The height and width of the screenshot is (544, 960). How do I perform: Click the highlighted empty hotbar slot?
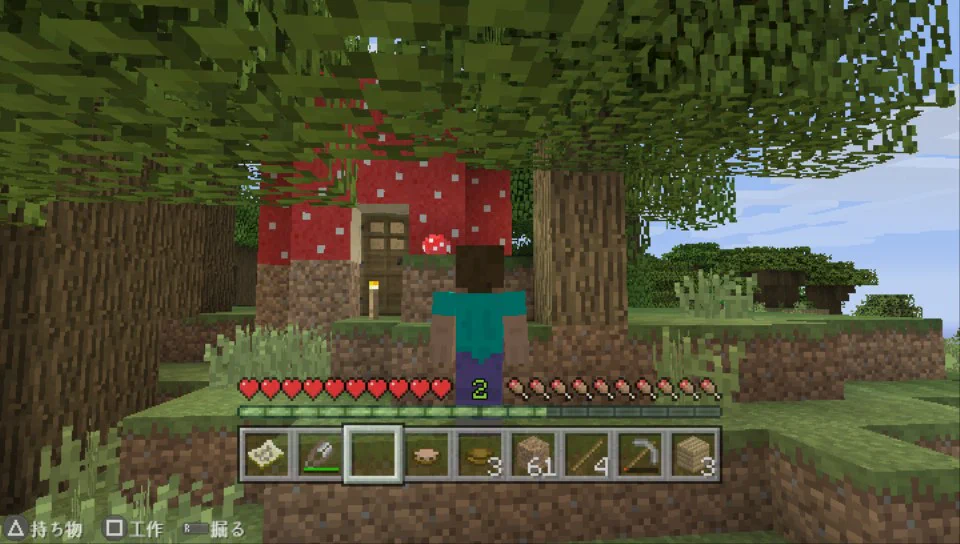tap(373, 455)
